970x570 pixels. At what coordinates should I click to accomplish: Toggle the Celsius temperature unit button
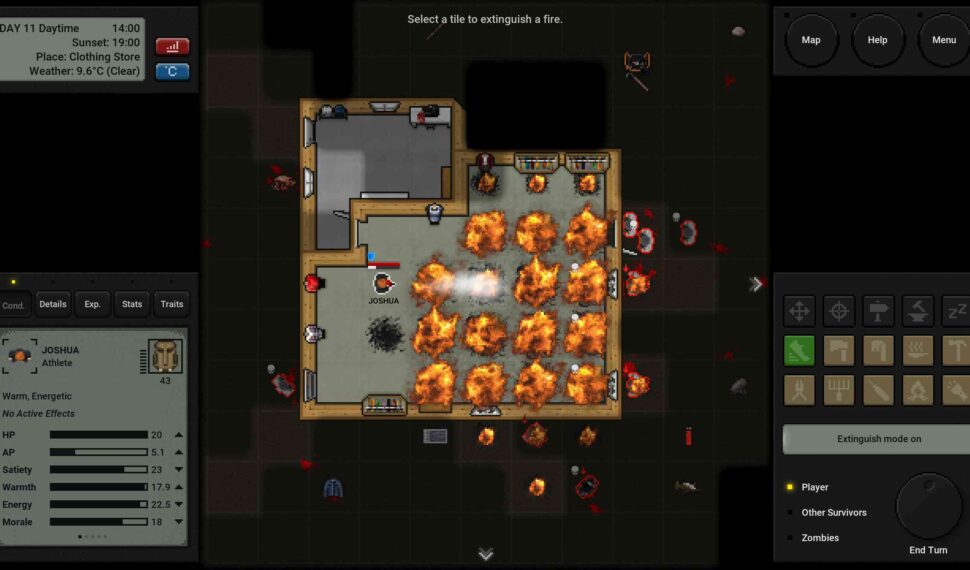click(x=172, y=71)
